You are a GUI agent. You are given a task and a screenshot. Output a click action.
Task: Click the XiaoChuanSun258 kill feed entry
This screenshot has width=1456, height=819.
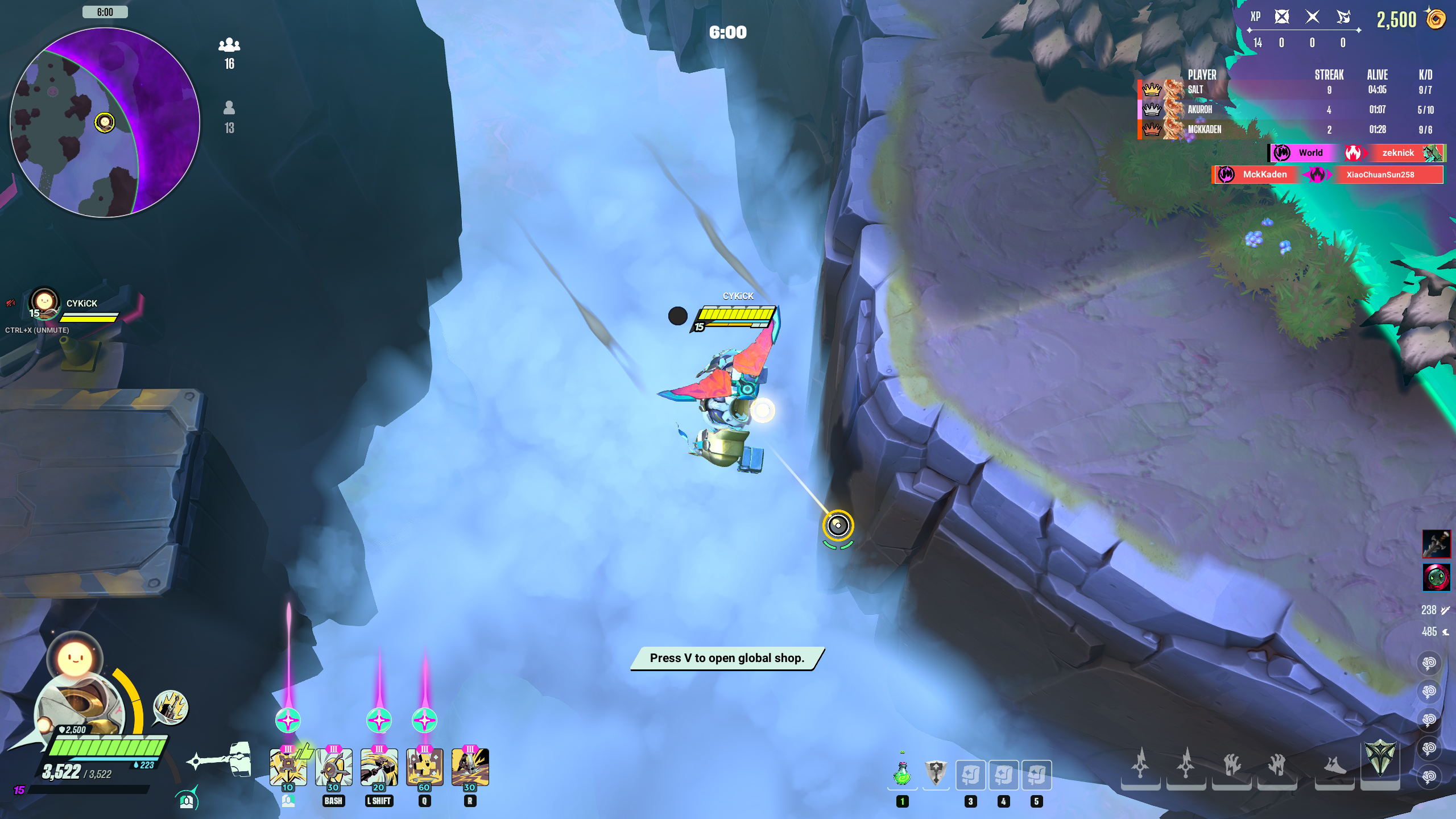[x=1380, y=175]
